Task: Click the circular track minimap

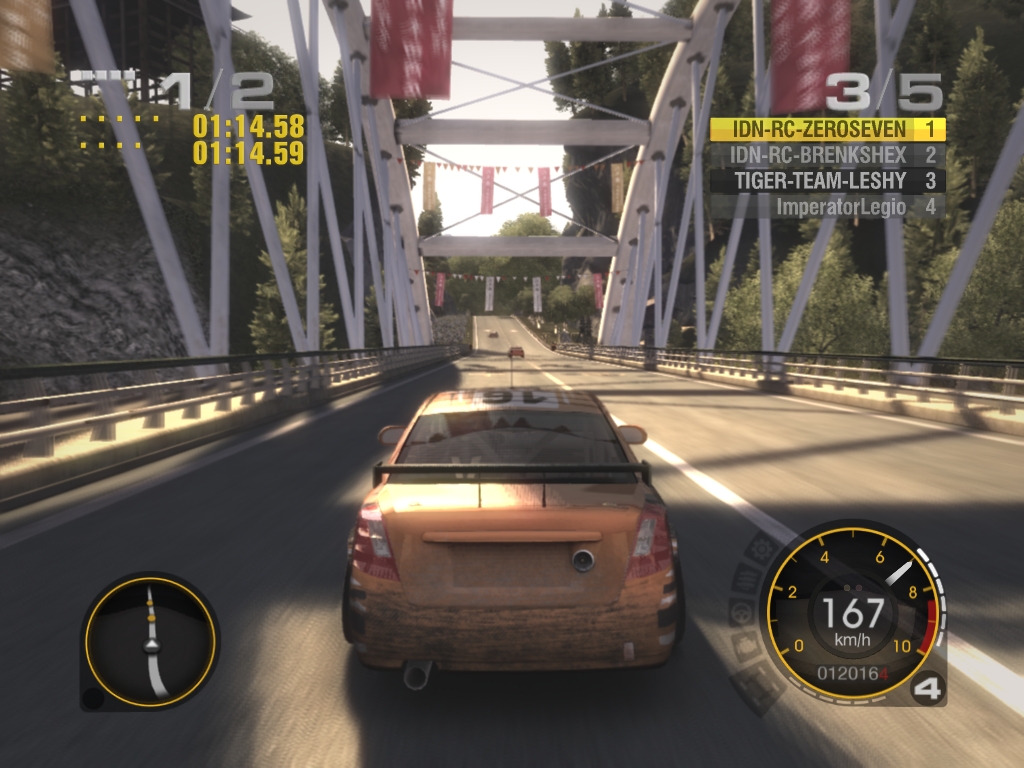Action: pos(150,641)
